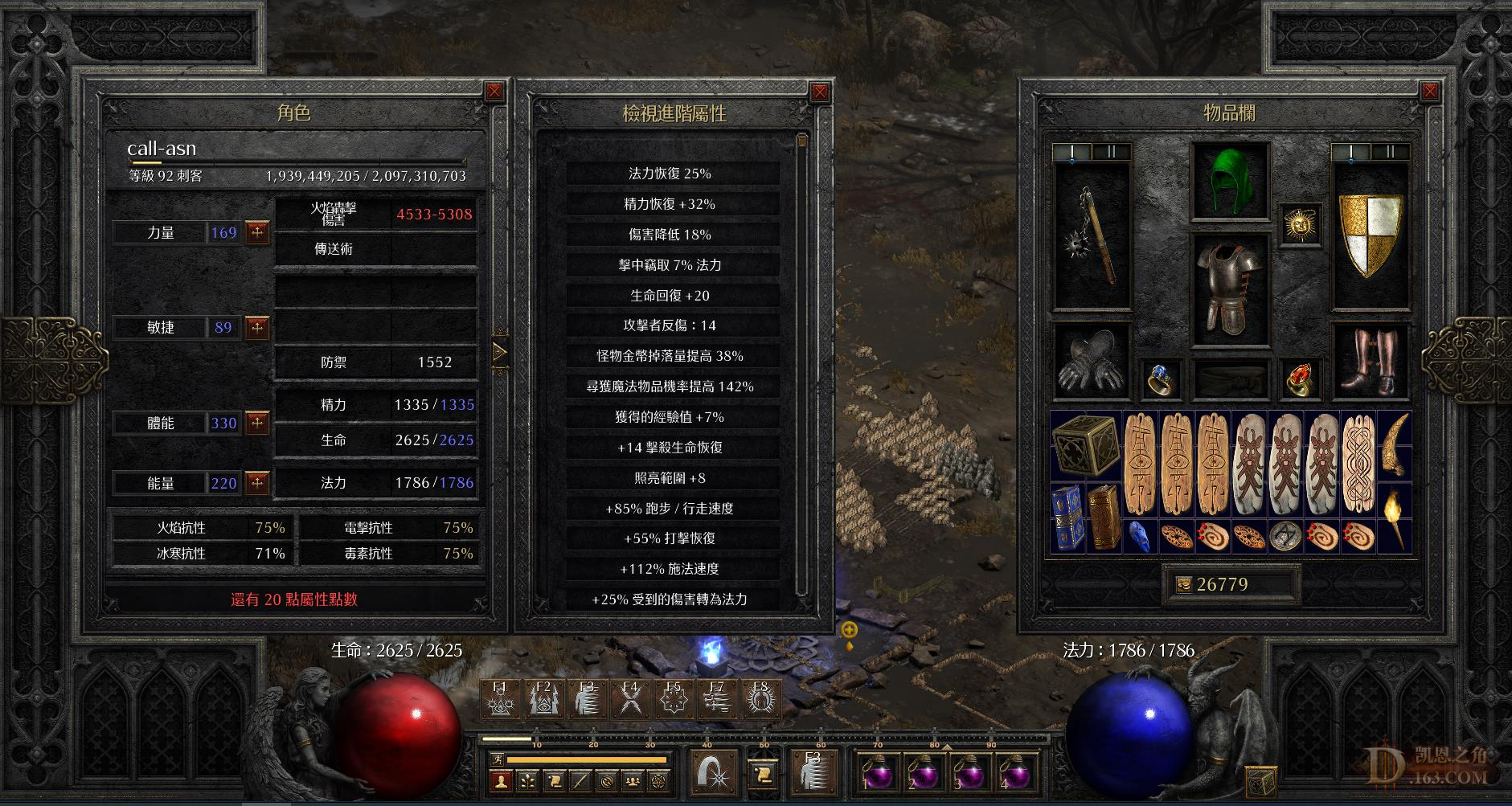1512x806 pixels.
Task: Add a point to Vitality
Action: pyautogui.click(x=257, y=423)
